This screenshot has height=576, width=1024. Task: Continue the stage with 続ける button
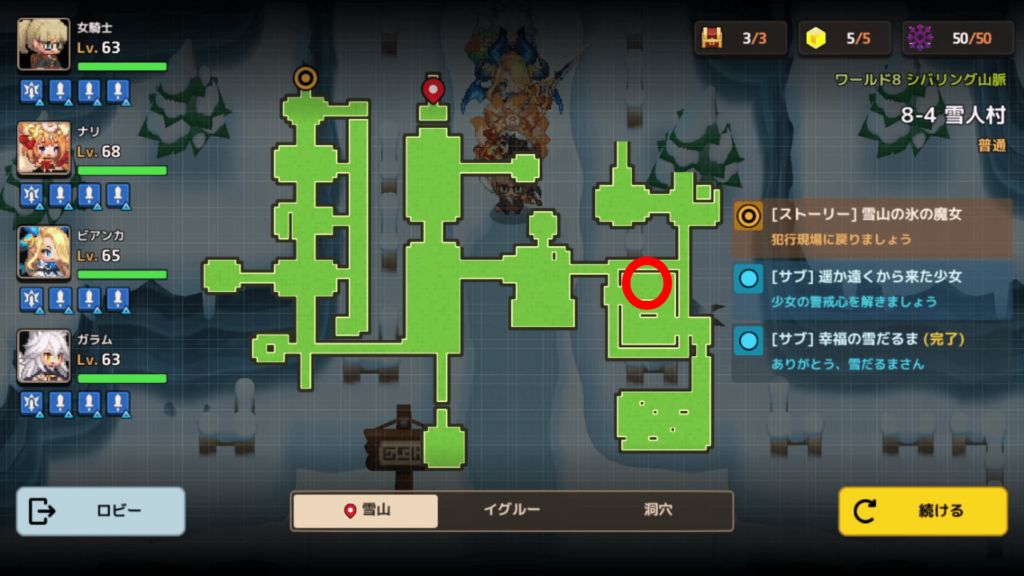(922, 511)
